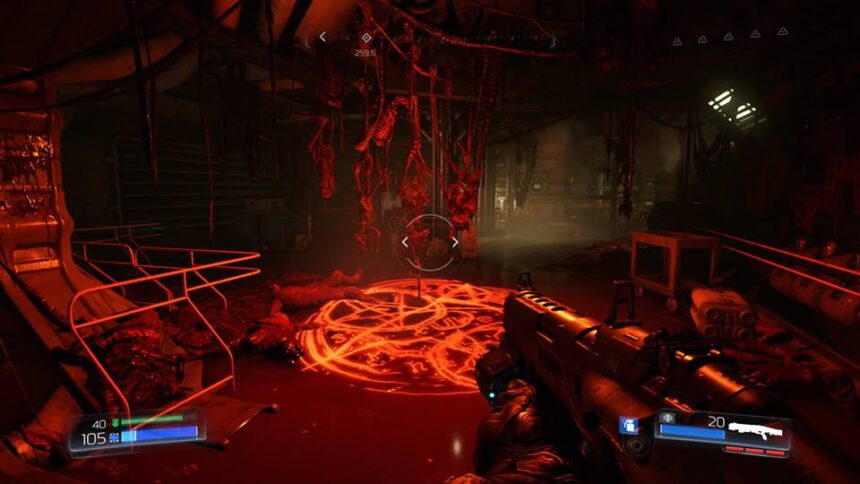Select the diamond objective marker on compass
860x484 pixels.
[366, 38]
